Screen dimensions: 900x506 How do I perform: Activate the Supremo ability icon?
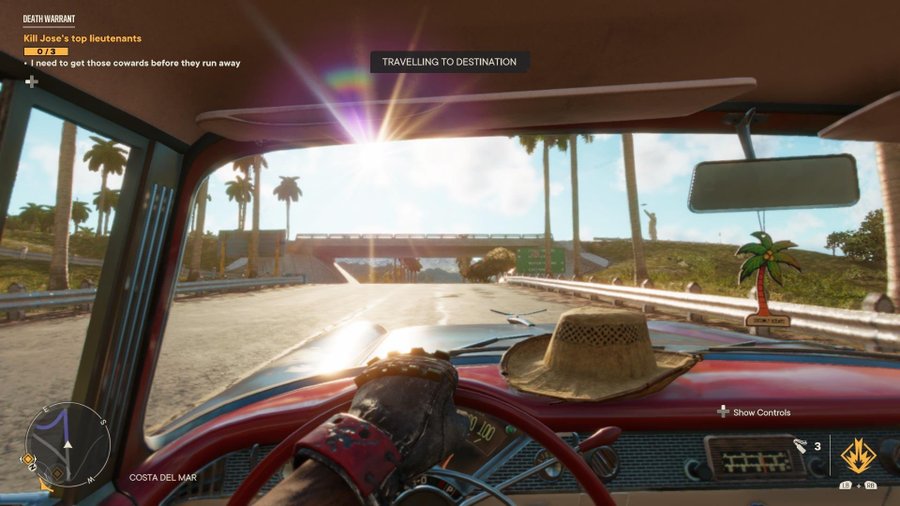[x=858, y=455]
